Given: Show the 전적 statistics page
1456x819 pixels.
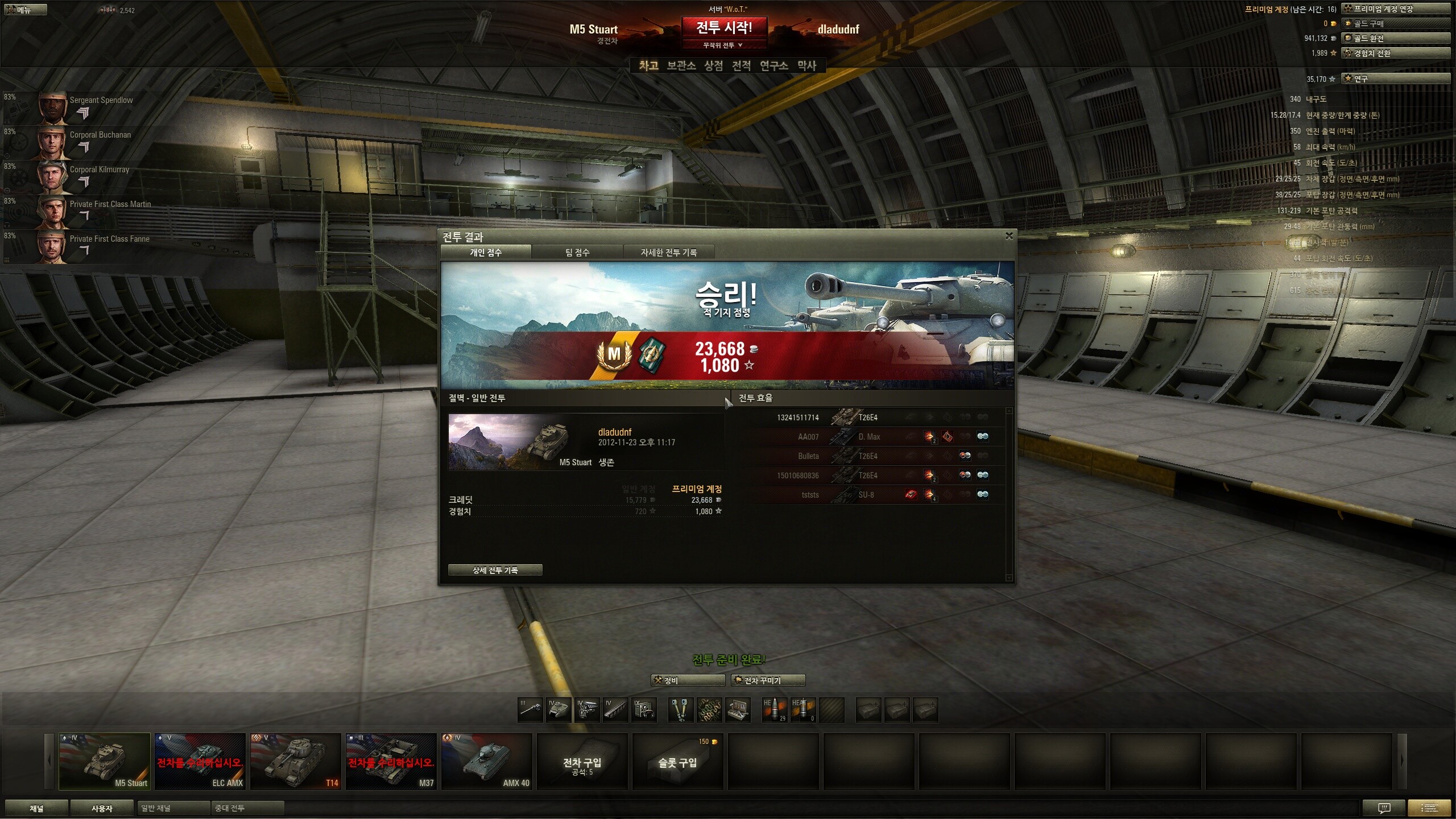Looking at the screenshot, I should pos(741,66).
